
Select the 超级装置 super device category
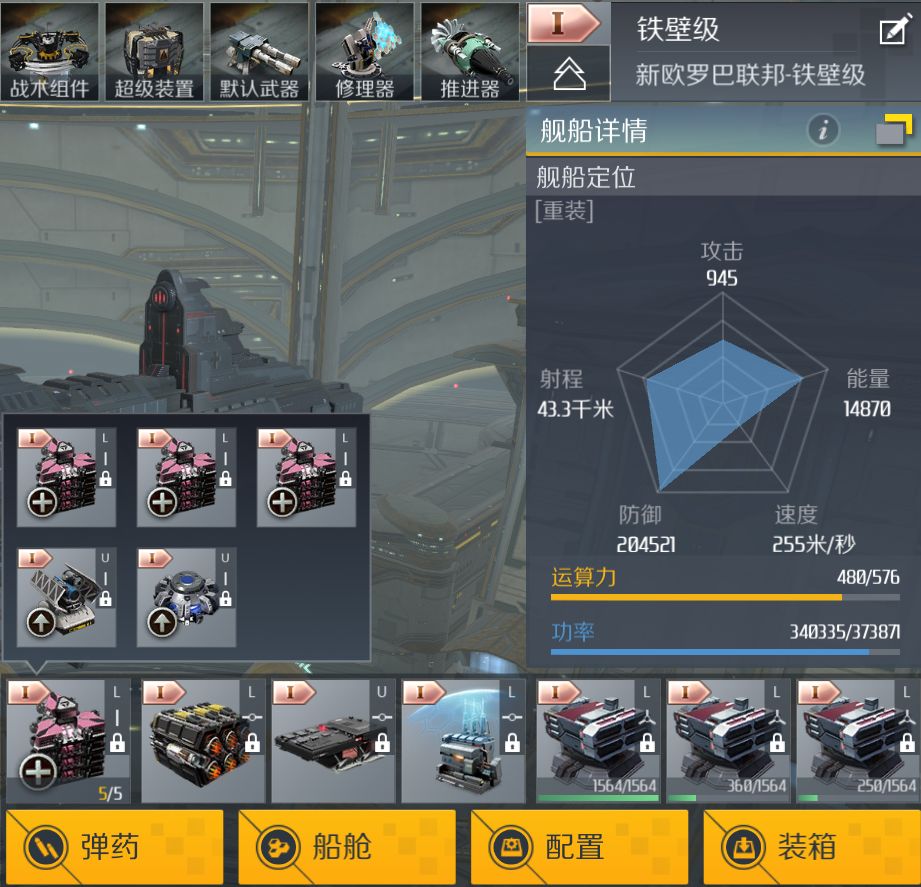[x=154, y=51]
